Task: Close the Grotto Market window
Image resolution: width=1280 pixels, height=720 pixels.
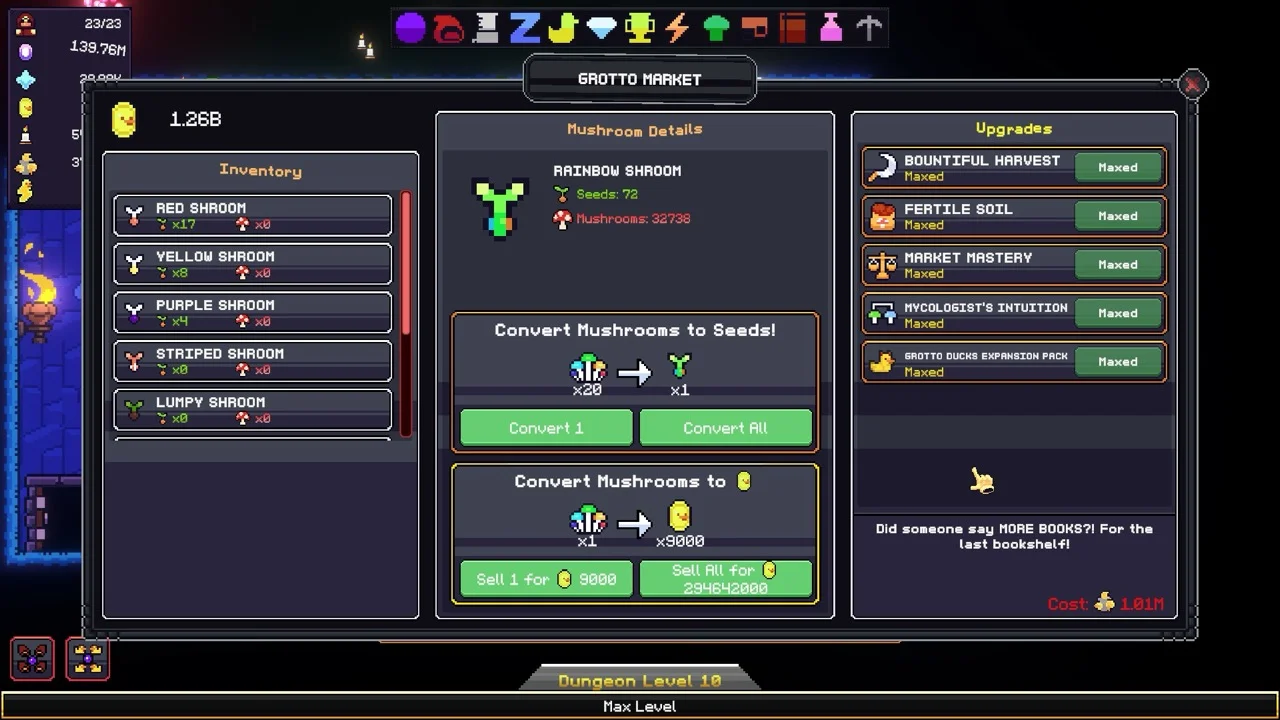Action: coord(1192,85)
